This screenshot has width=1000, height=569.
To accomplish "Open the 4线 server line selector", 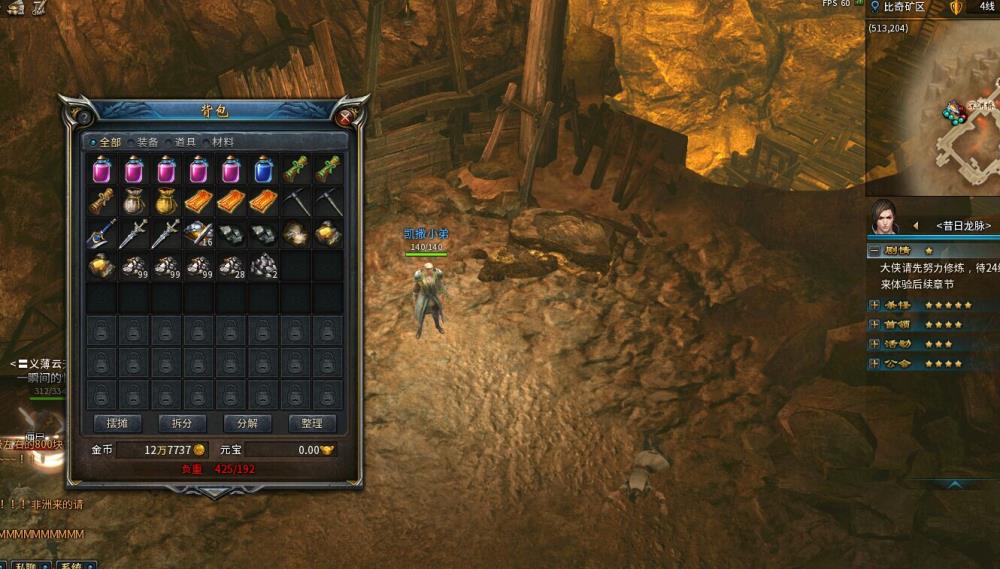I will click(986, 7).
